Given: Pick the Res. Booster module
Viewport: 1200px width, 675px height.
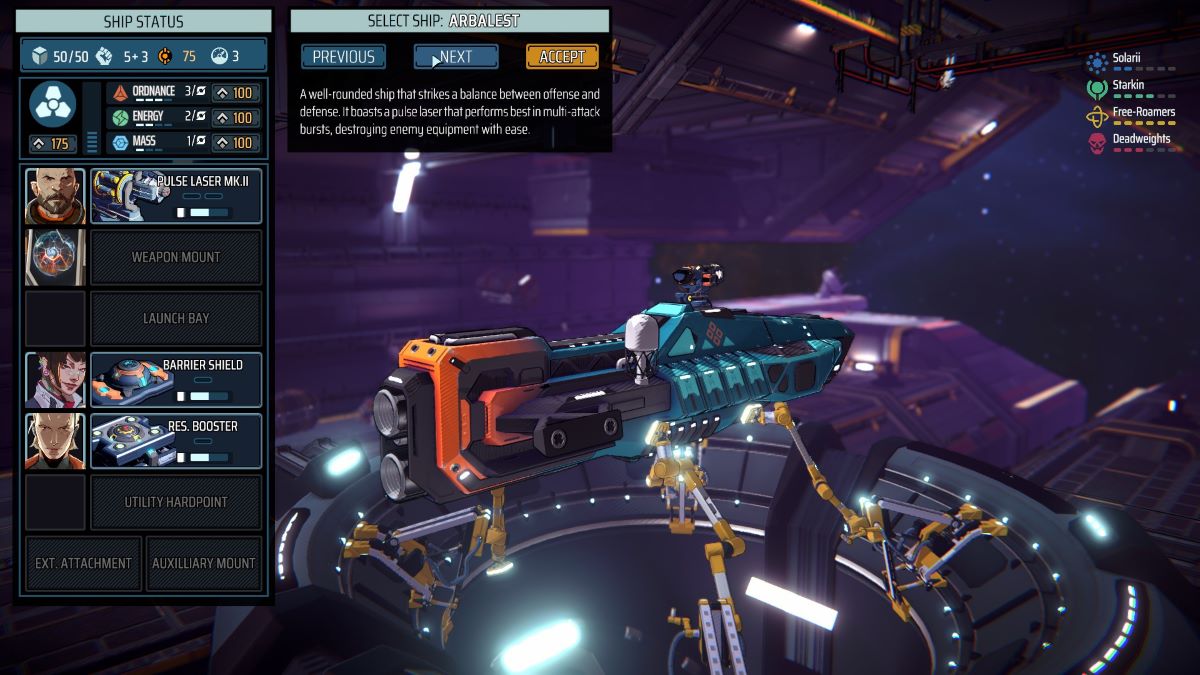Looking at the screenshot, I should [176, 440].
